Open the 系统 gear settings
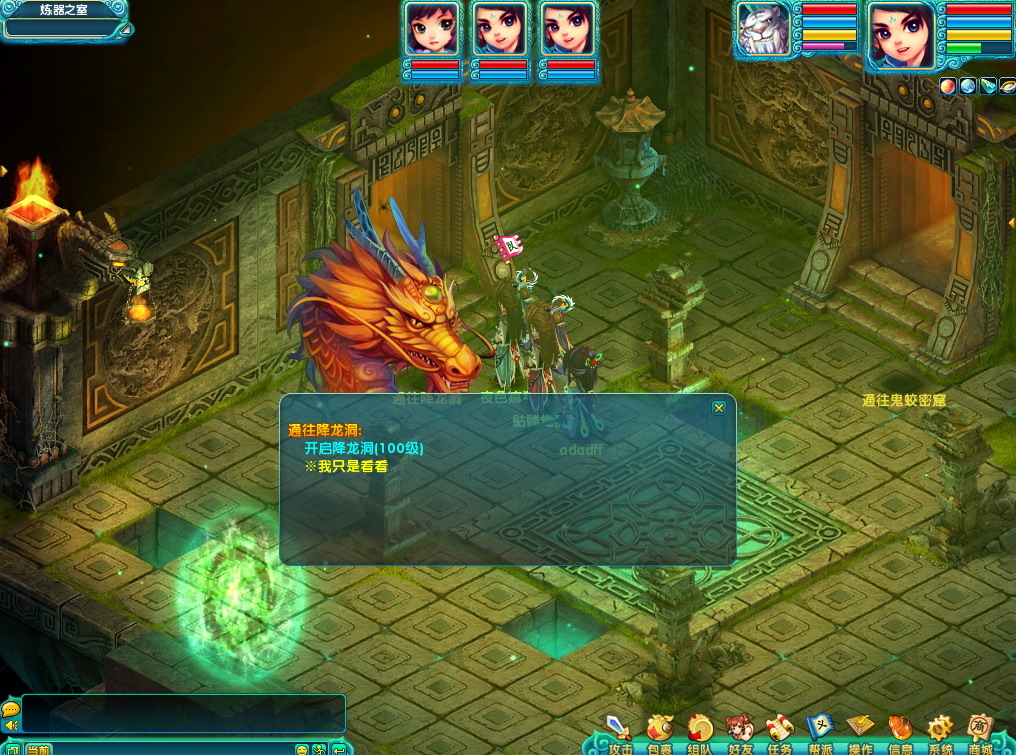Image resolution: width=1016 pixels, height=755 pixels. tap(940, 732)
